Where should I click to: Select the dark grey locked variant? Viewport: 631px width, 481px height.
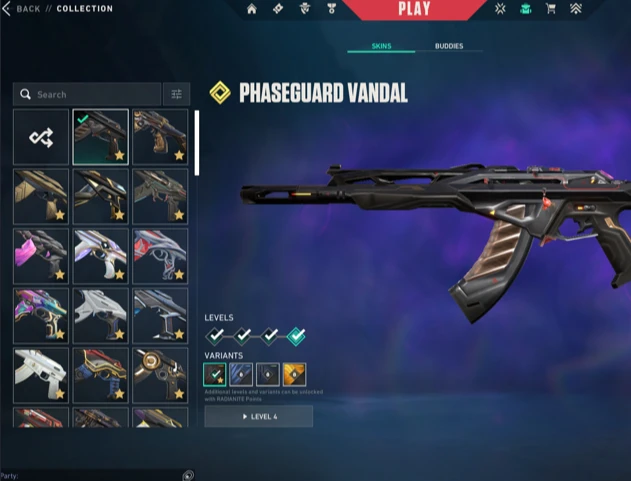[267, 375]
